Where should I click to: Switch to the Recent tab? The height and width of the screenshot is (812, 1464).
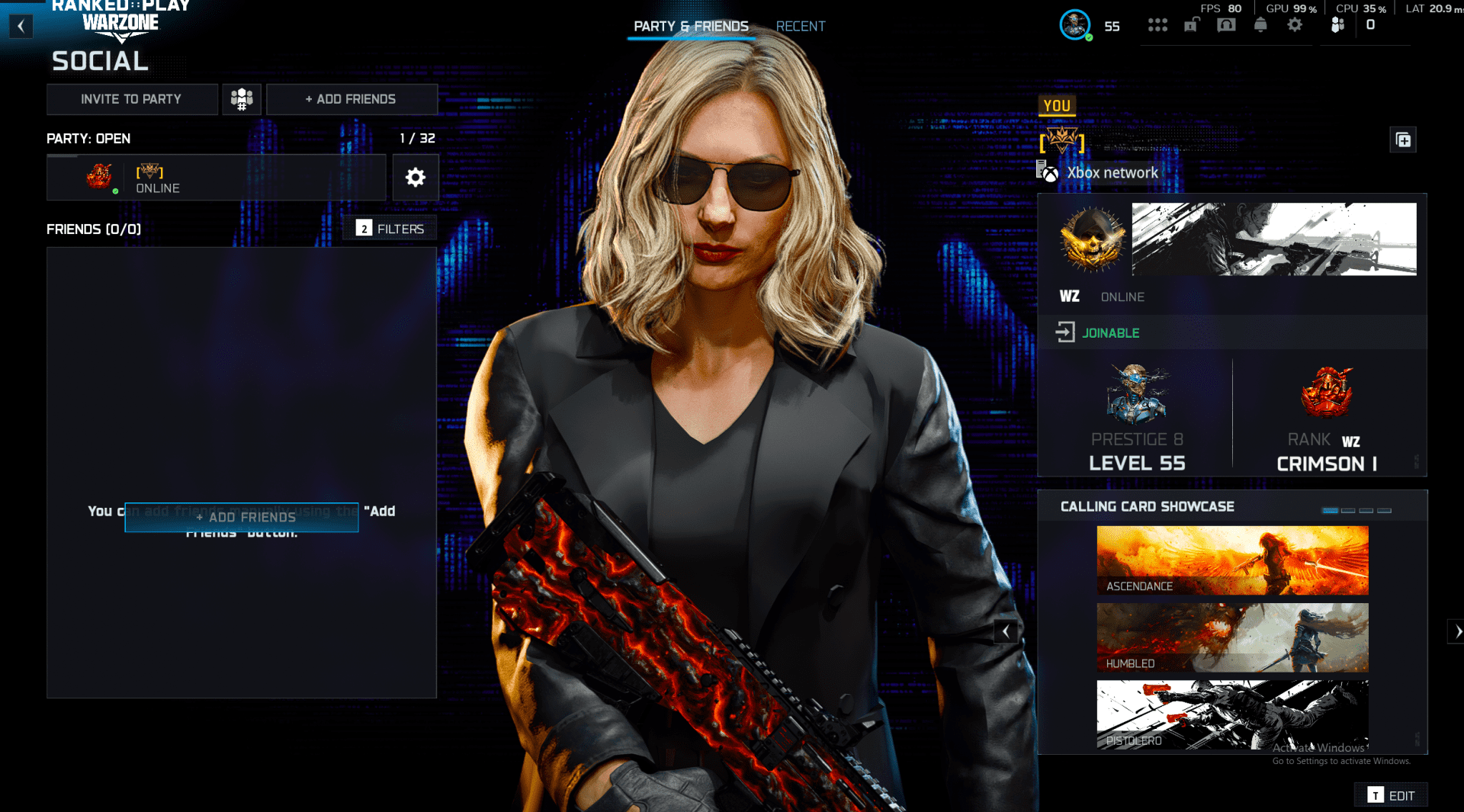point(801,26)
